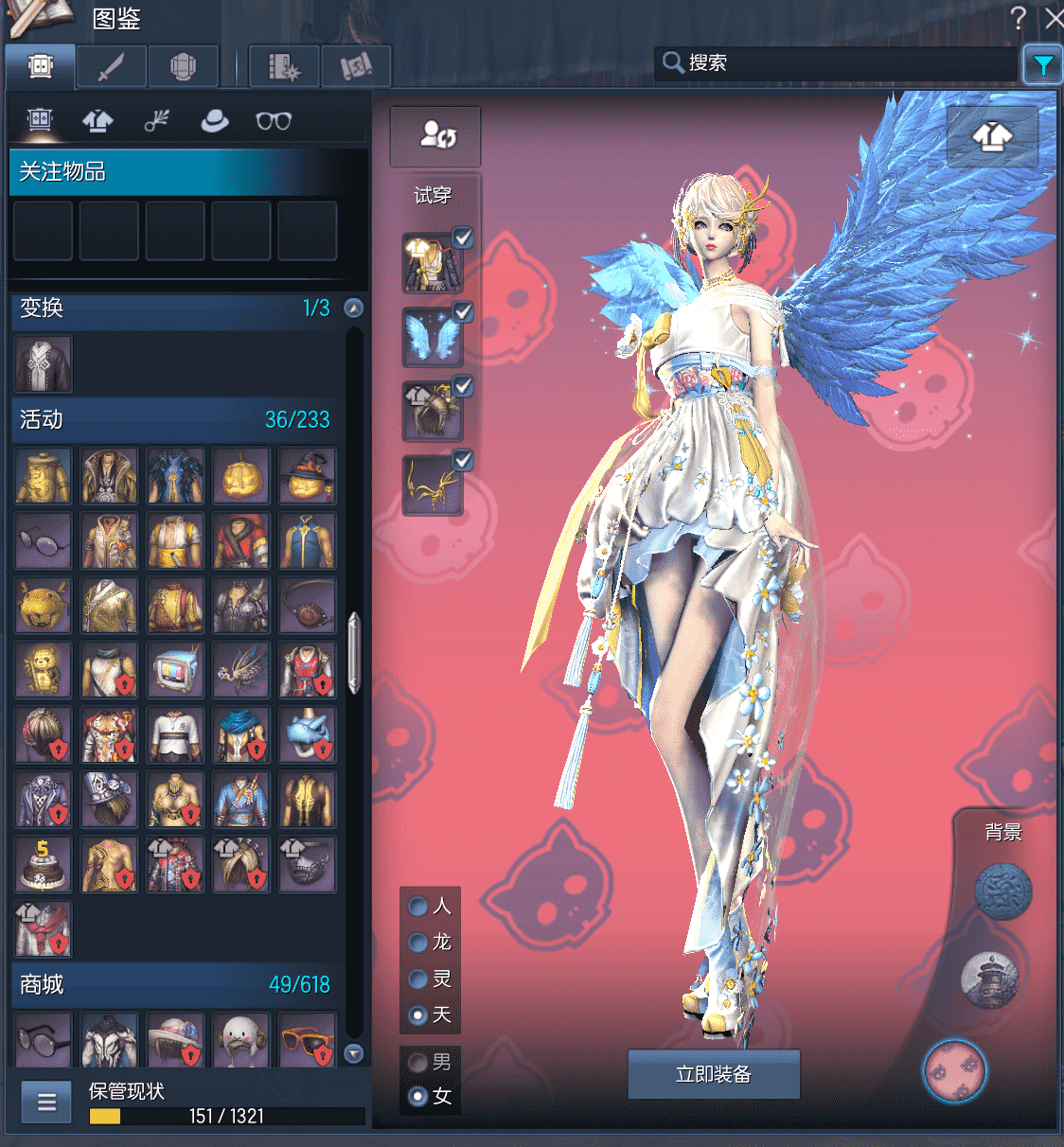Choose the 人 race option

click(x=417, y=907)
